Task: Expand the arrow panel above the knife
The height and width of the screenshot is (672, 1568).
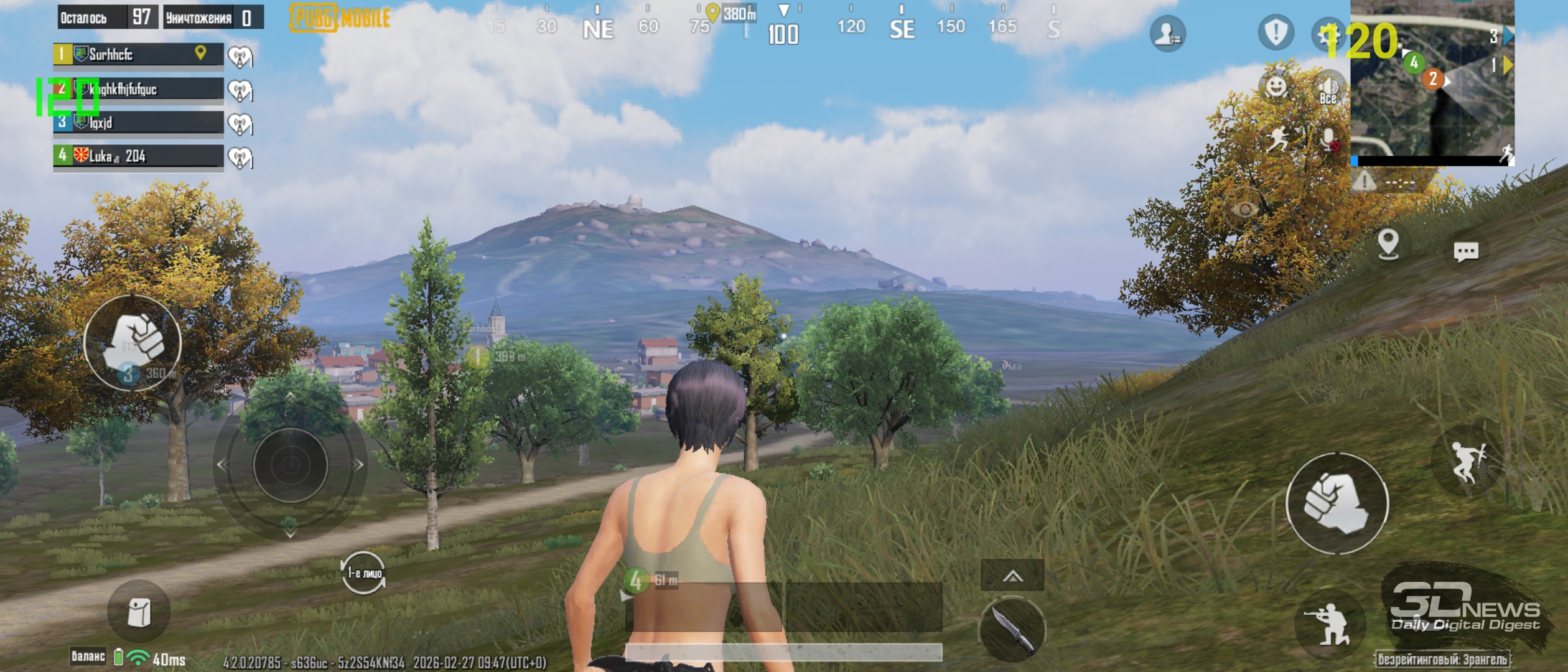Action: click(x=1012, y=576)
